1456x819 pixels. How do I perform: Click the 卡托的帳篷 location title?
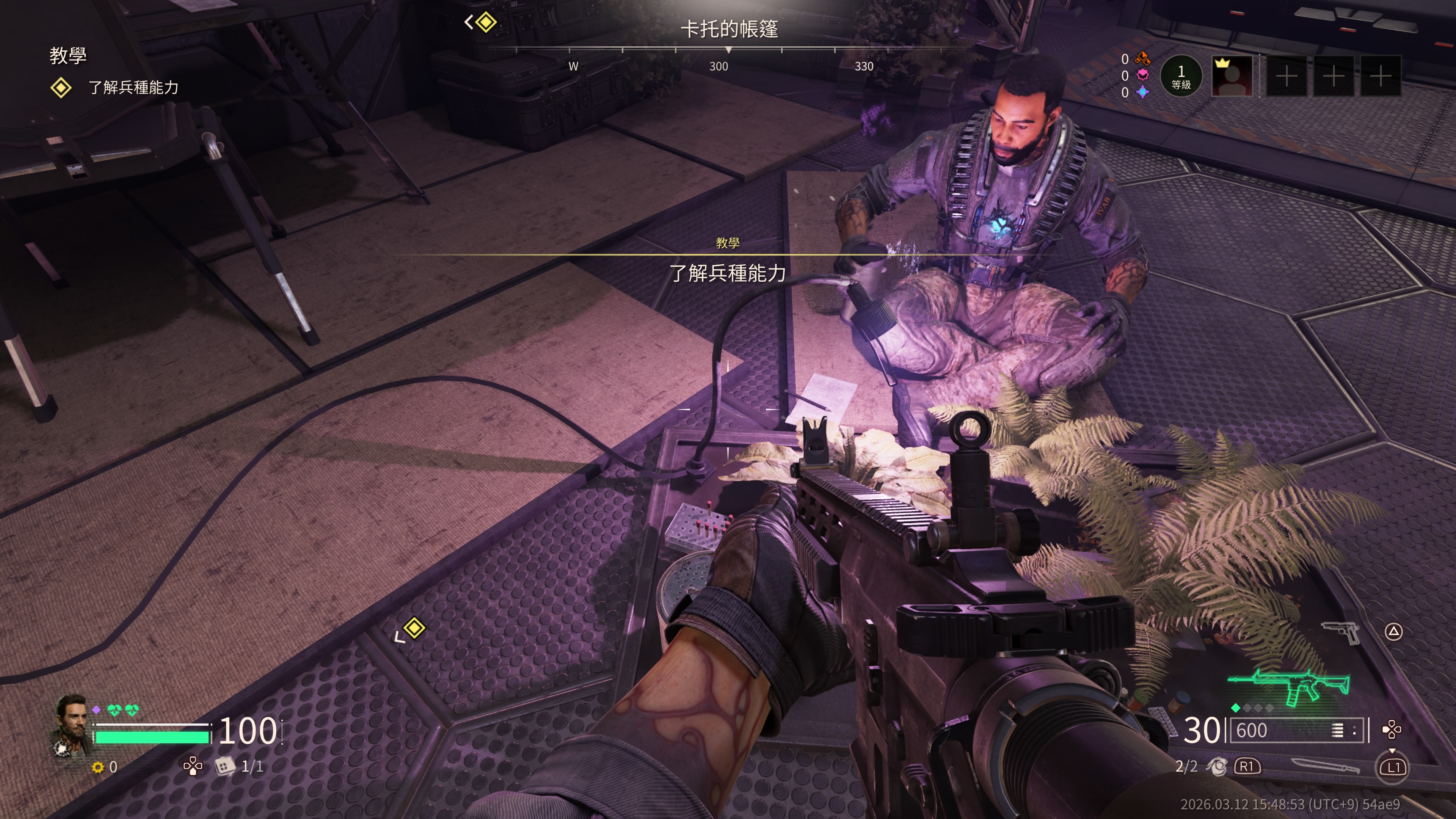coord(728,29)
